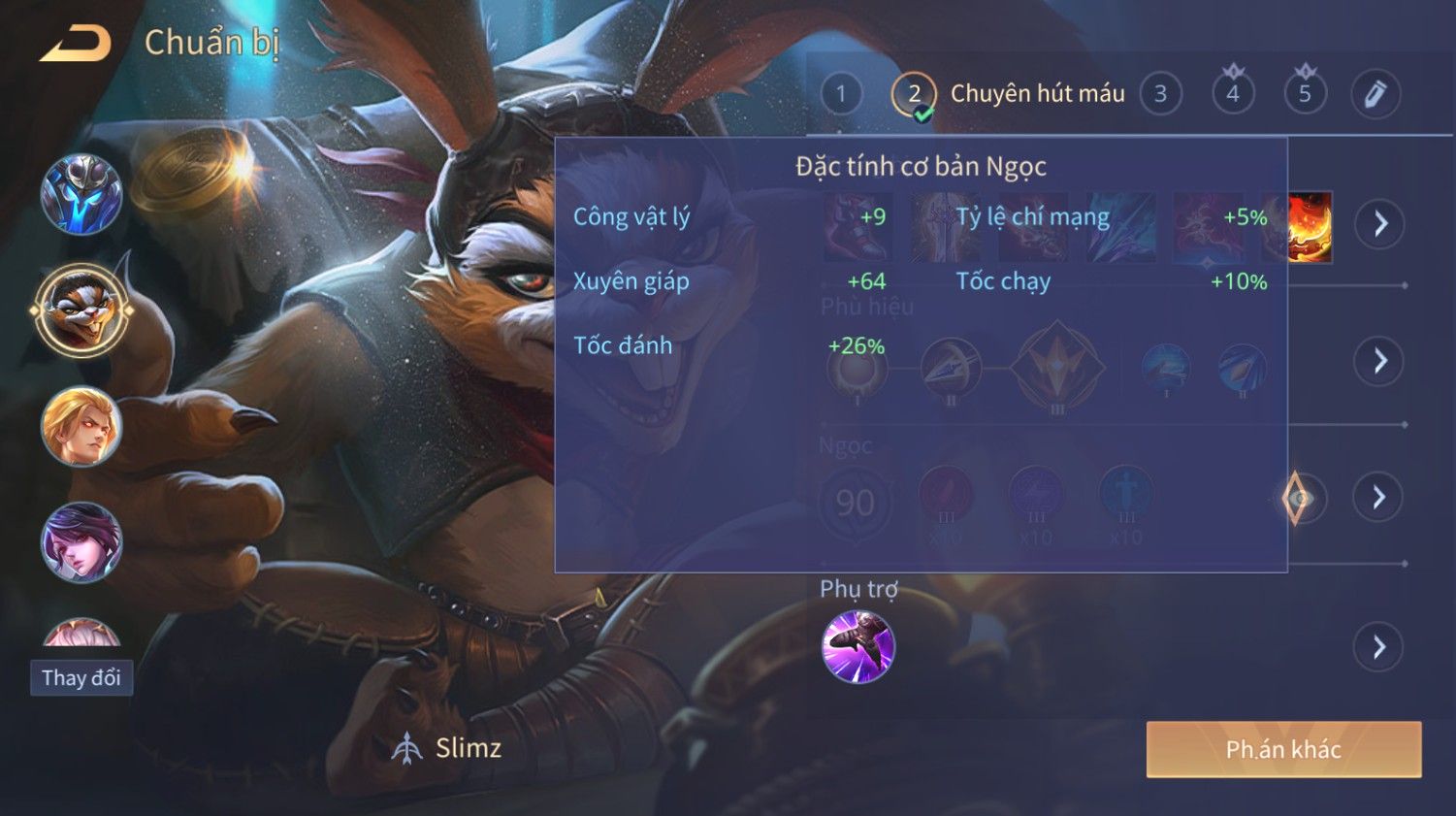Go back using the return arrow
Image resolution: width=1456 pixels, height=816 pixels.
click(76, 44)
